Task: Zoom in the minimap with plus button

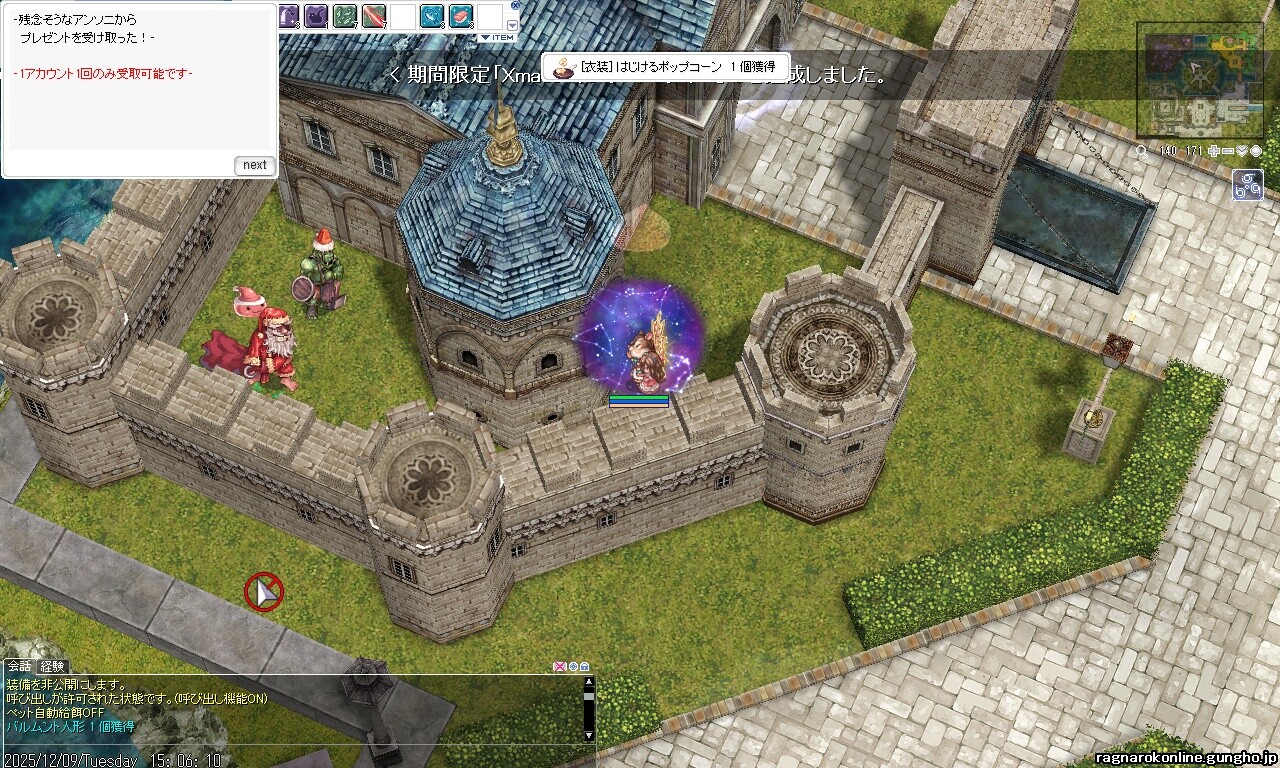Action: click(1214, 151)
